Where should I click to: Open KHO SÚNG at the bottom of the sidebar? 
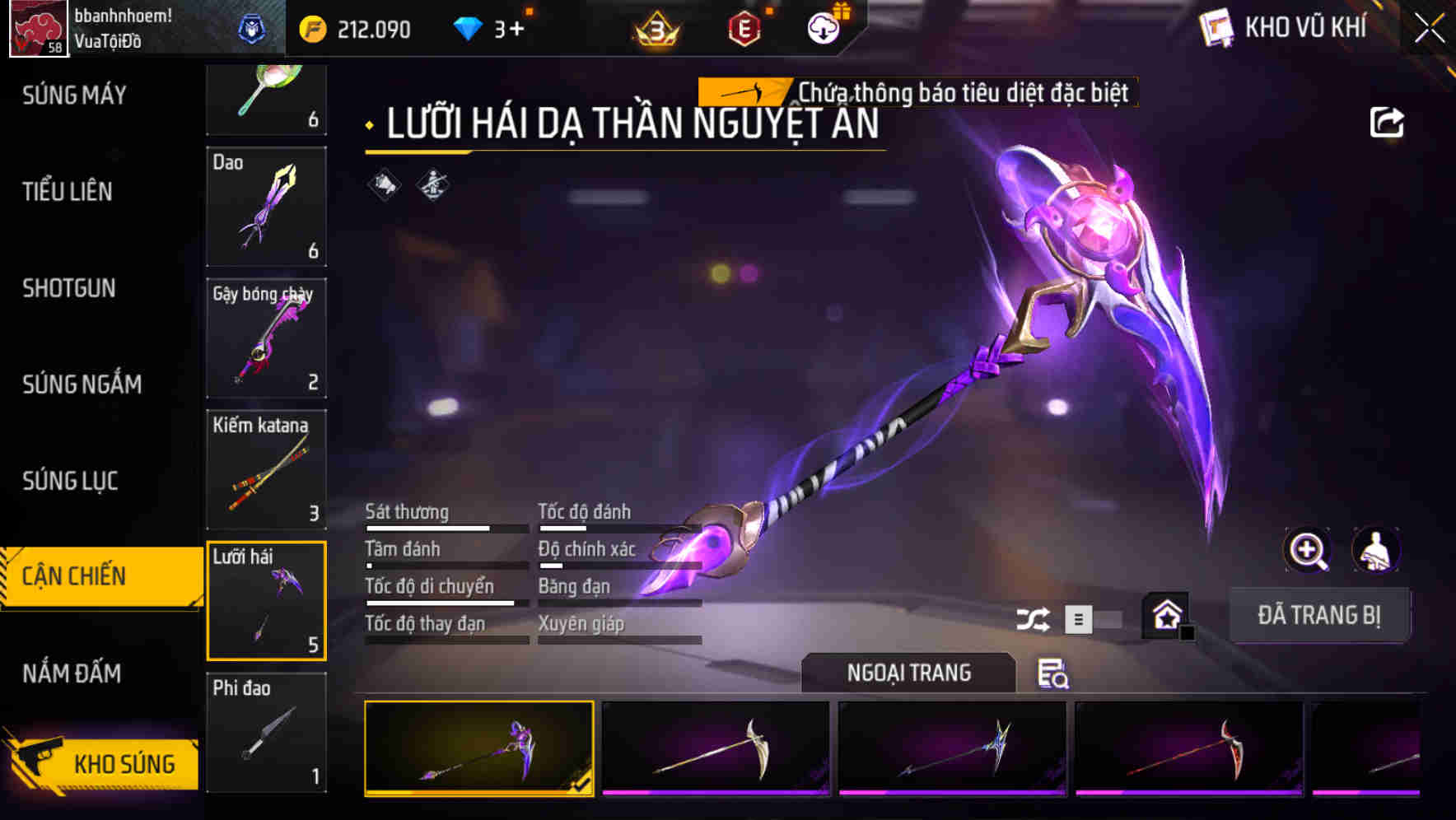pos(122,763)
